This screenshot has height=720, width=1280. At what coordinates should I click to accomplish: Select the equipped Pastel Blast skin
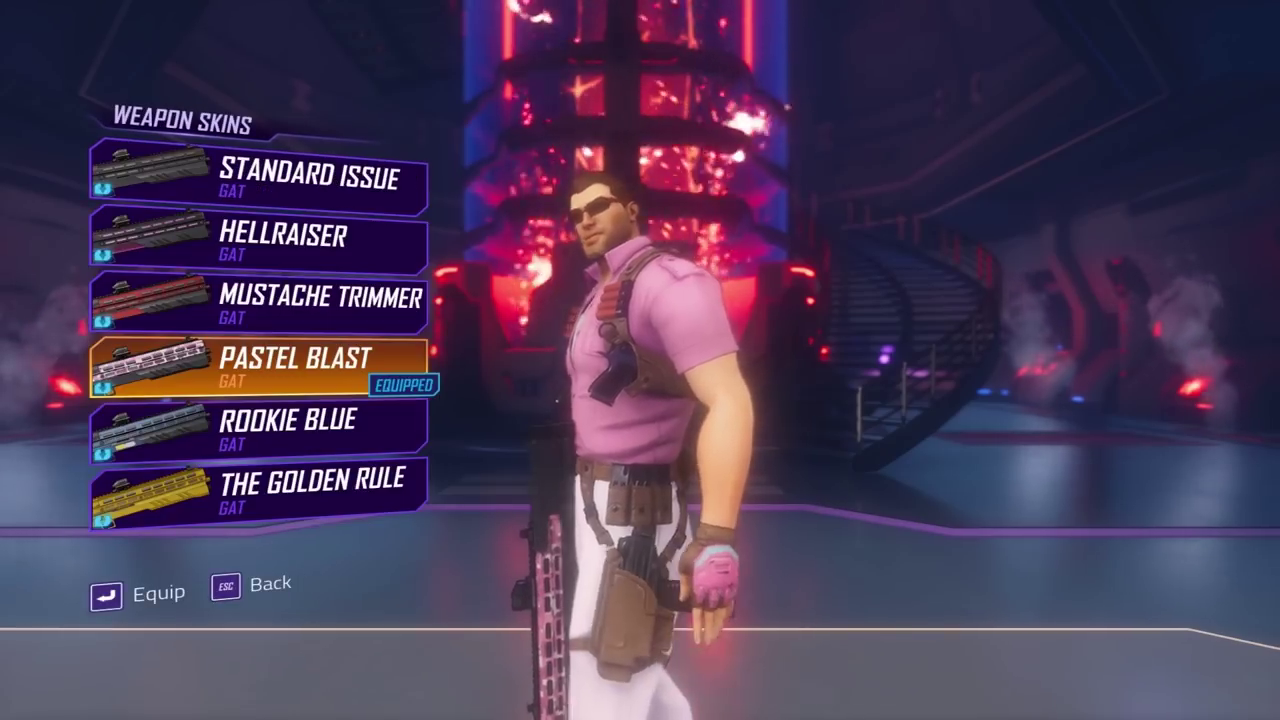[x=260, y=366]
